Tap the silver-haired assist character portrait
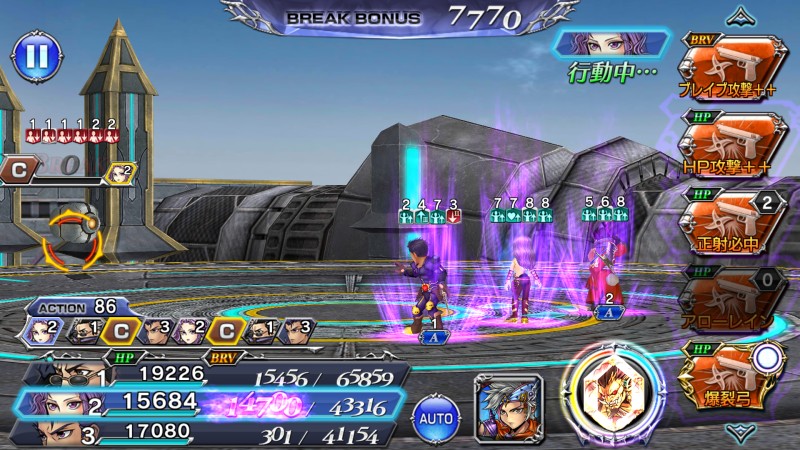This screenshot has height=450, width=800. point(507,405)
